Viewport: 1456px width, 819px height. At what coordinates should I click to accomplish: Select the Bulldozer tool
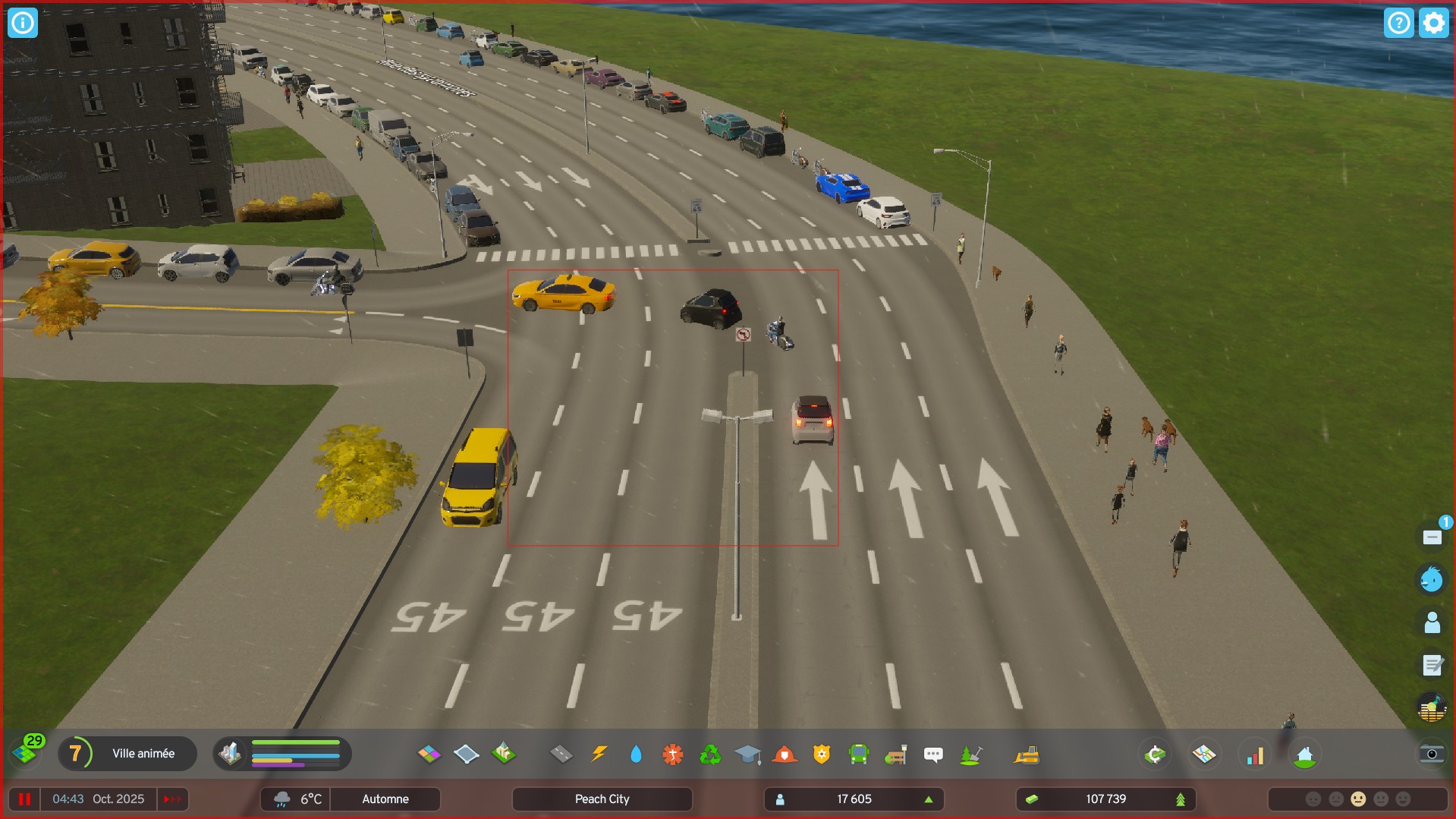[1027, 754]
